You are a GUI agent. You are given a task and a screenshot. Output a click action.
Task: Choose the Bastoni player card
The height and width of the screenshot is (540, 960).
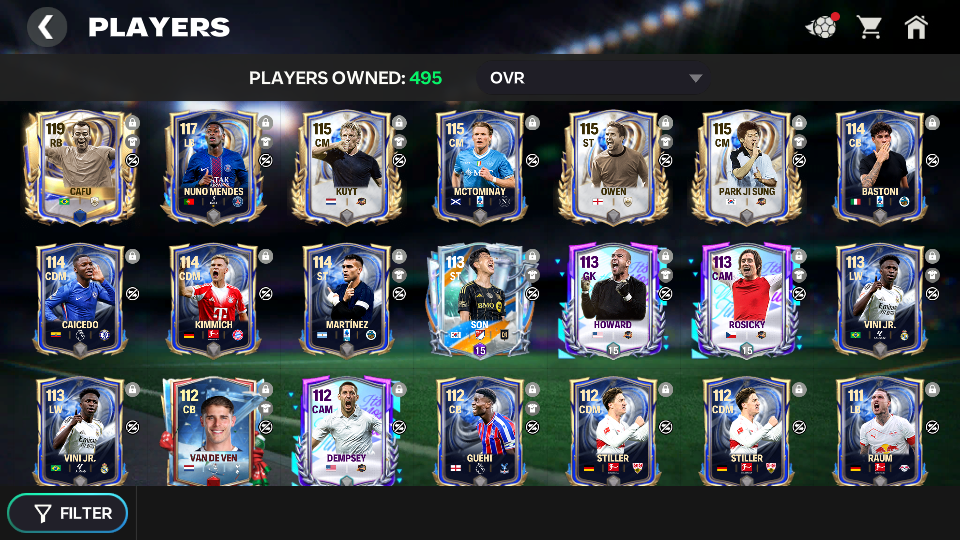click(880, 163)
